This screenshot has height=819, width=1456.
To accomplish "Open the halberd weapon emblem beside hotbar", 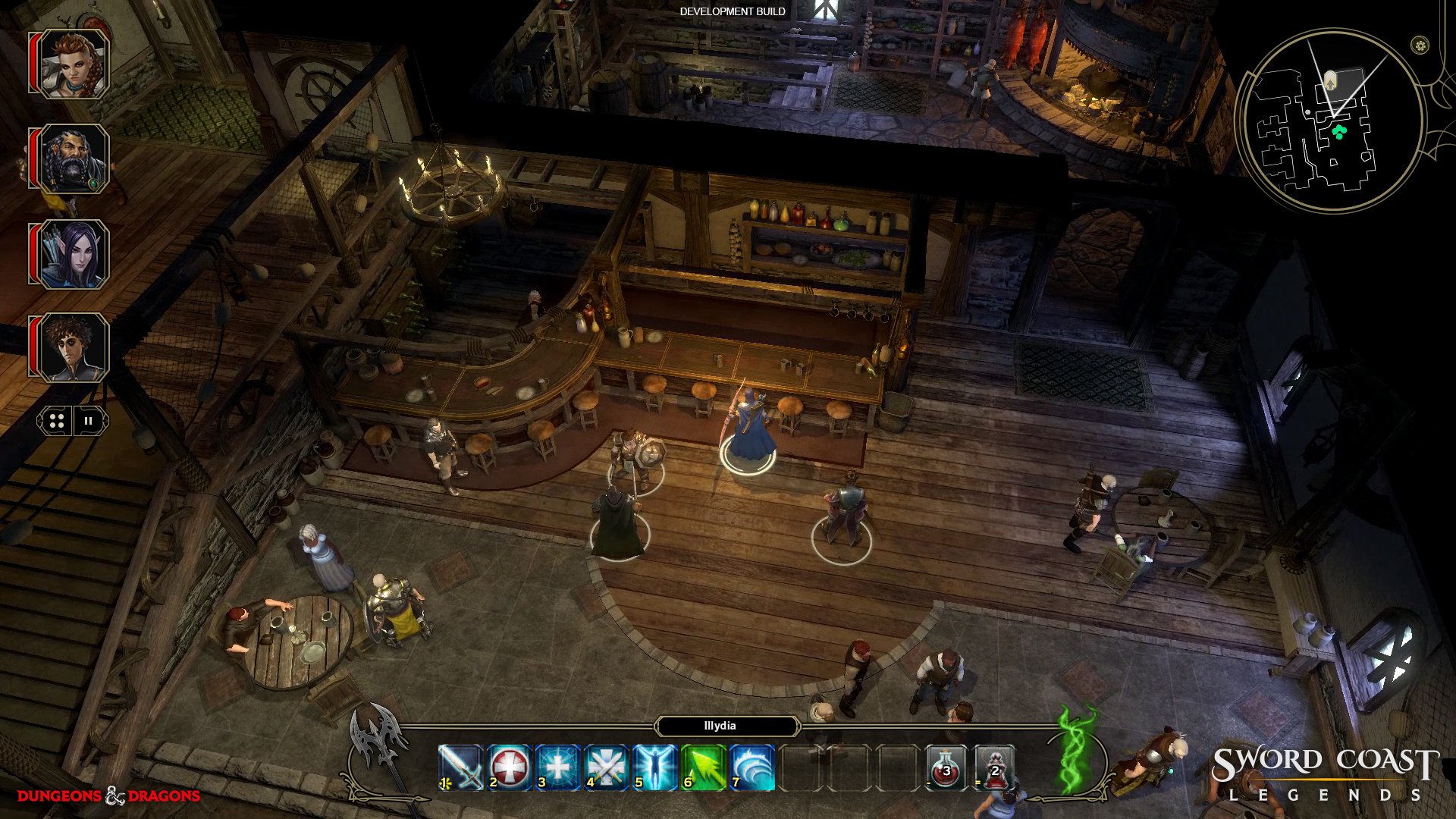I will 376,739.
